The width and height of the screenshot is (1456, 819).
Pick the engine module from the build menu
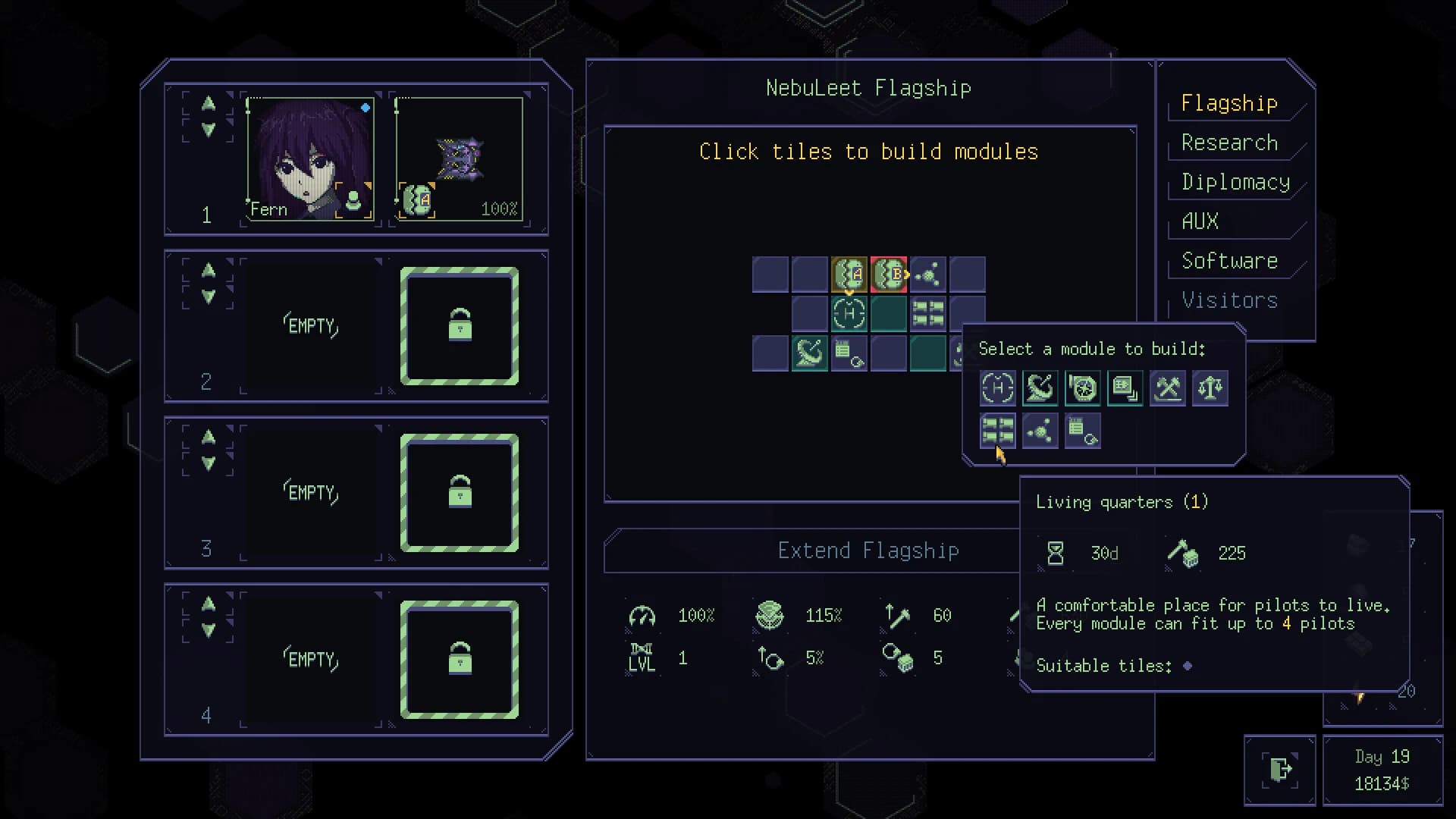click(x=1083, y=388)
